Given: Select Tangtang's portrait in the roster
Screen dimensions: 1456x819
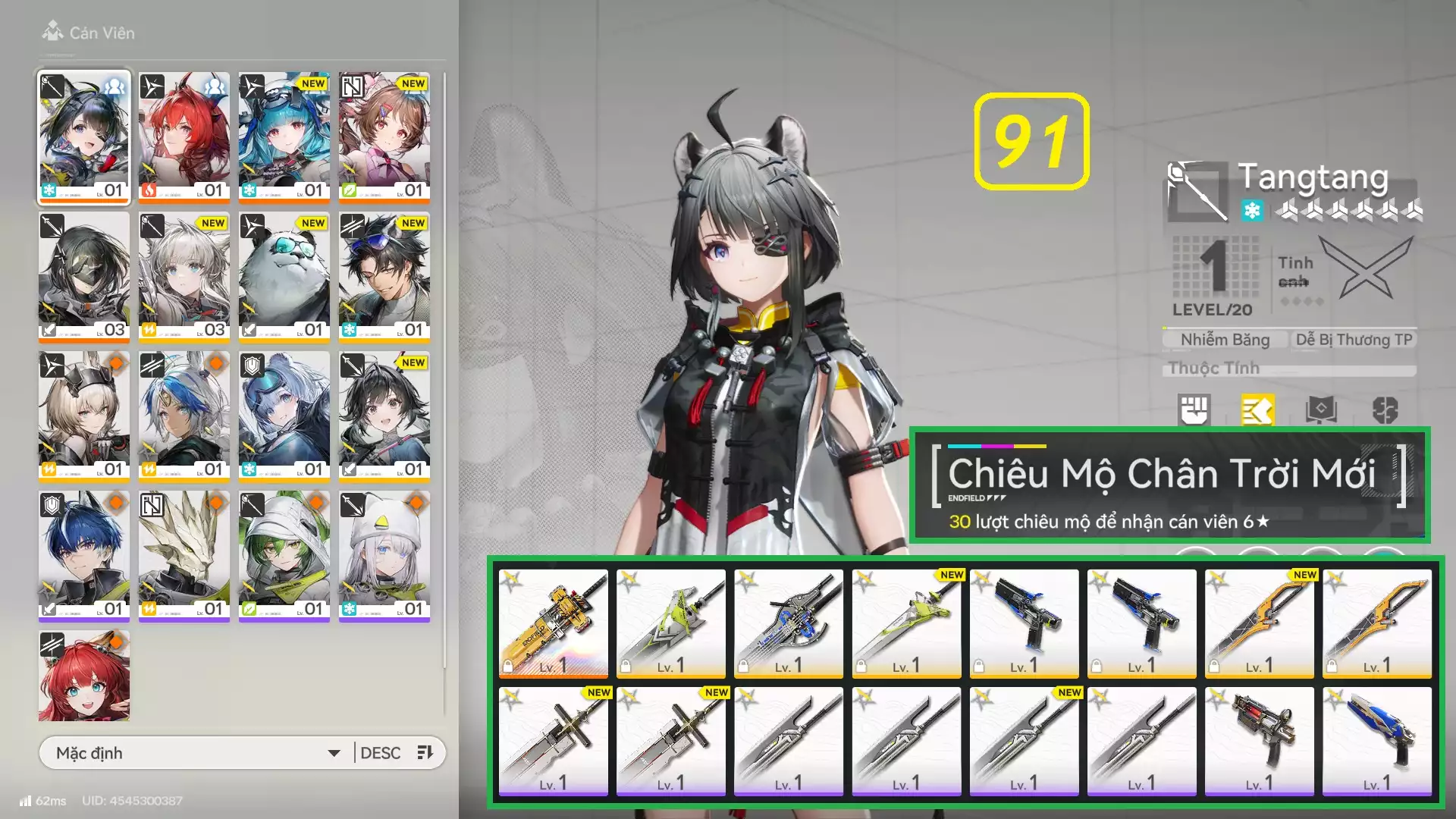Looking at the screenshot, I should pyautogui.click(x=84, y=136).
